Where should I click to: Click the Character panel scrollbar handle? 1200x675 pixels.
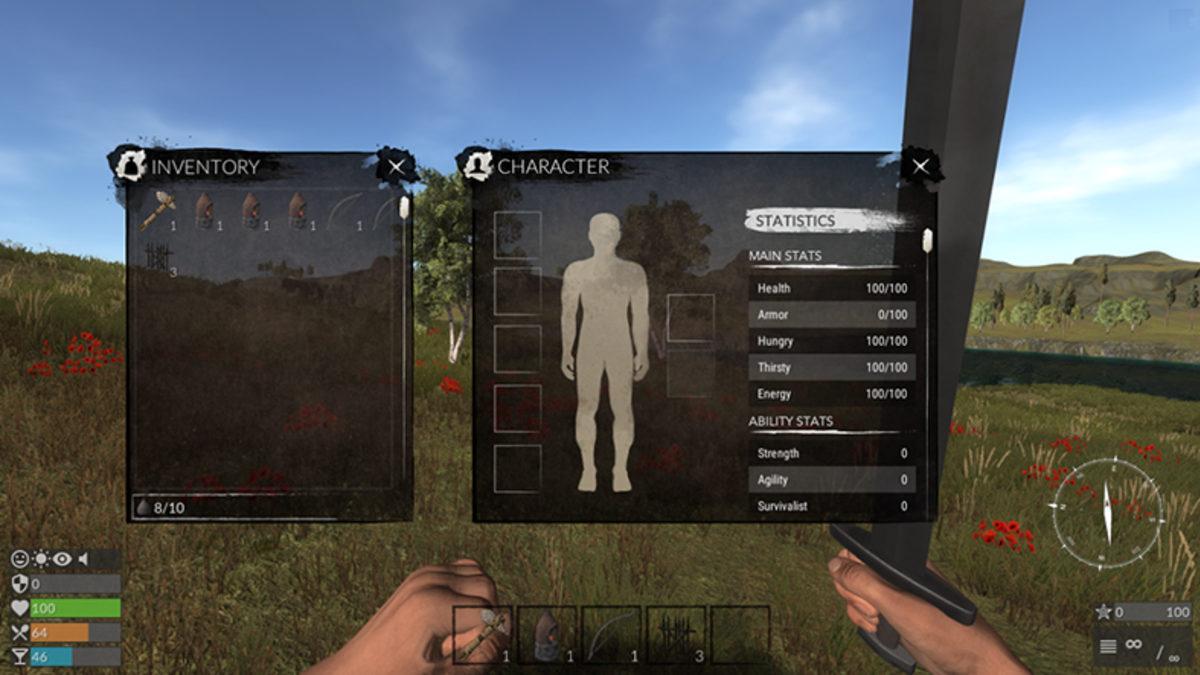coord(927,240)
